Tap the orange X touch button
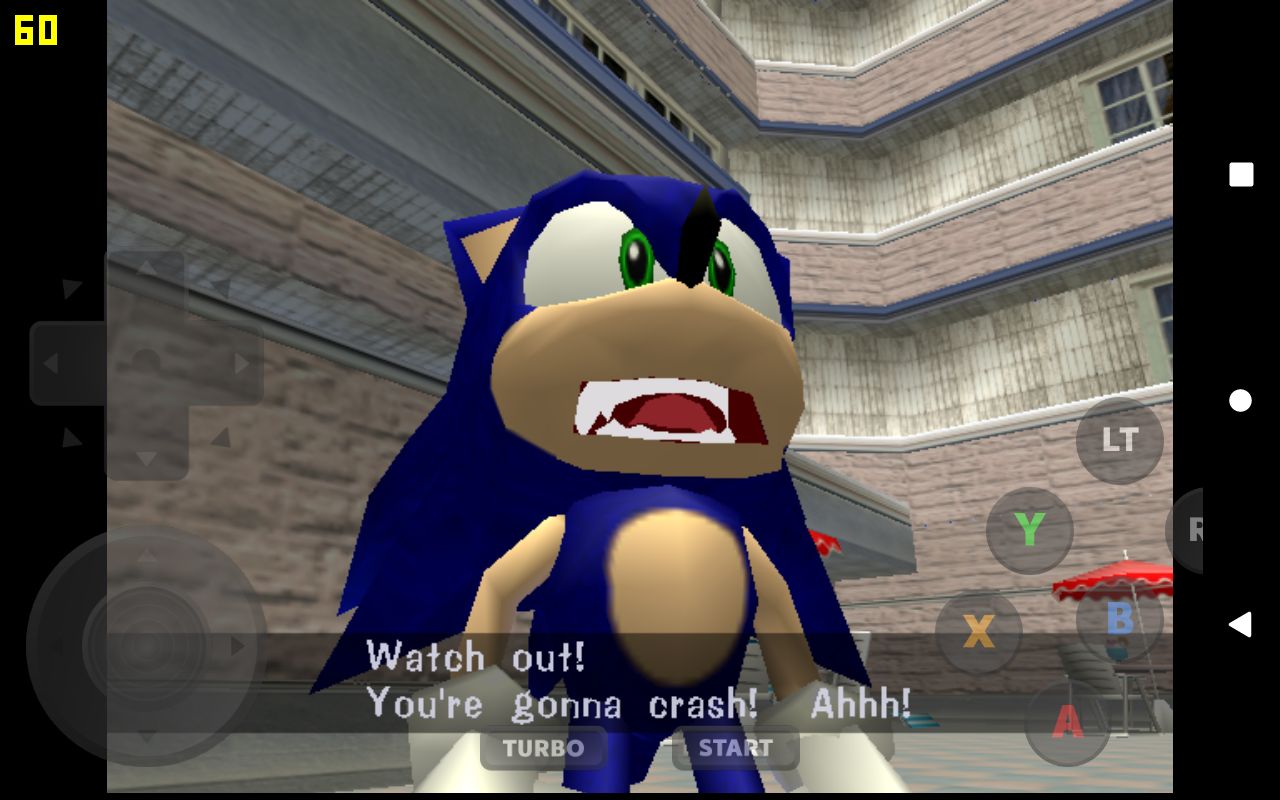1280x800 pixels. (x=978, y=631)
